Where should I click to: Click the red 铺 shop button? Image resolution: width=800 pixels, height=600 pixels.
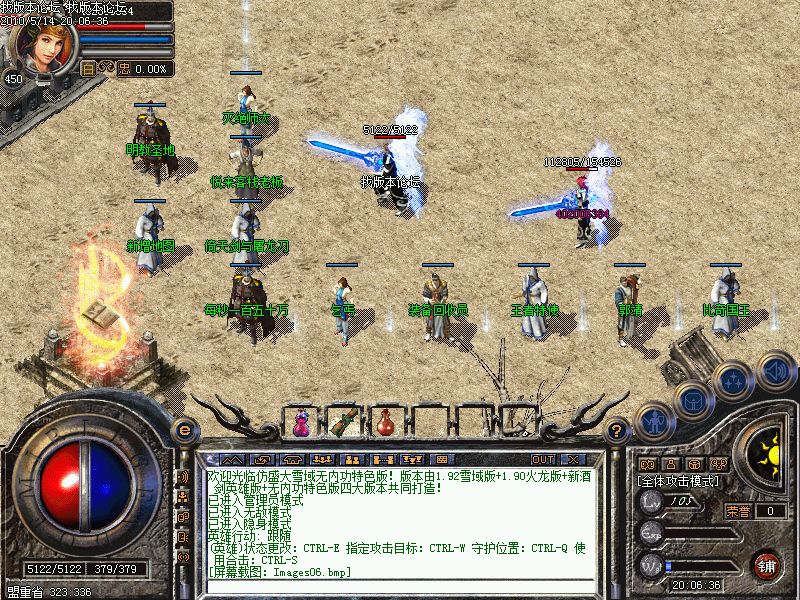tap(767, 565)
